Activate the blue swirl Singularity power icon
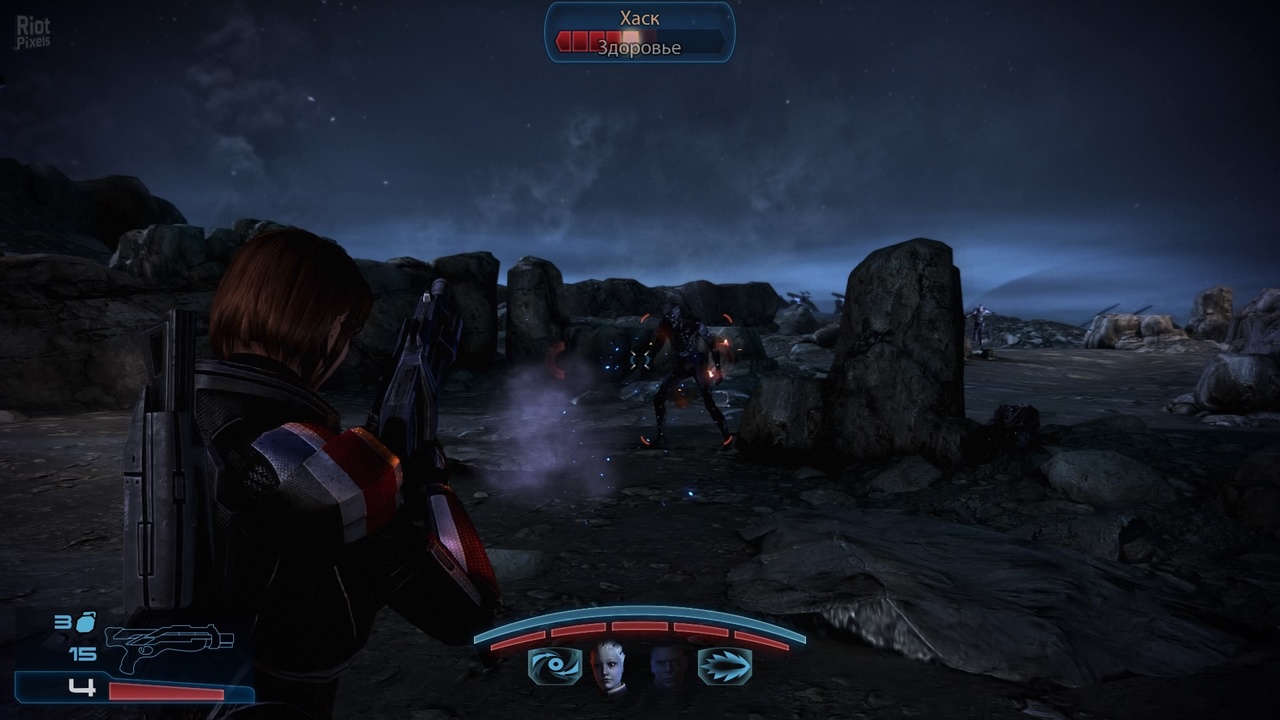This screenshot has width=1280, height=720. [x=554, y=666]
